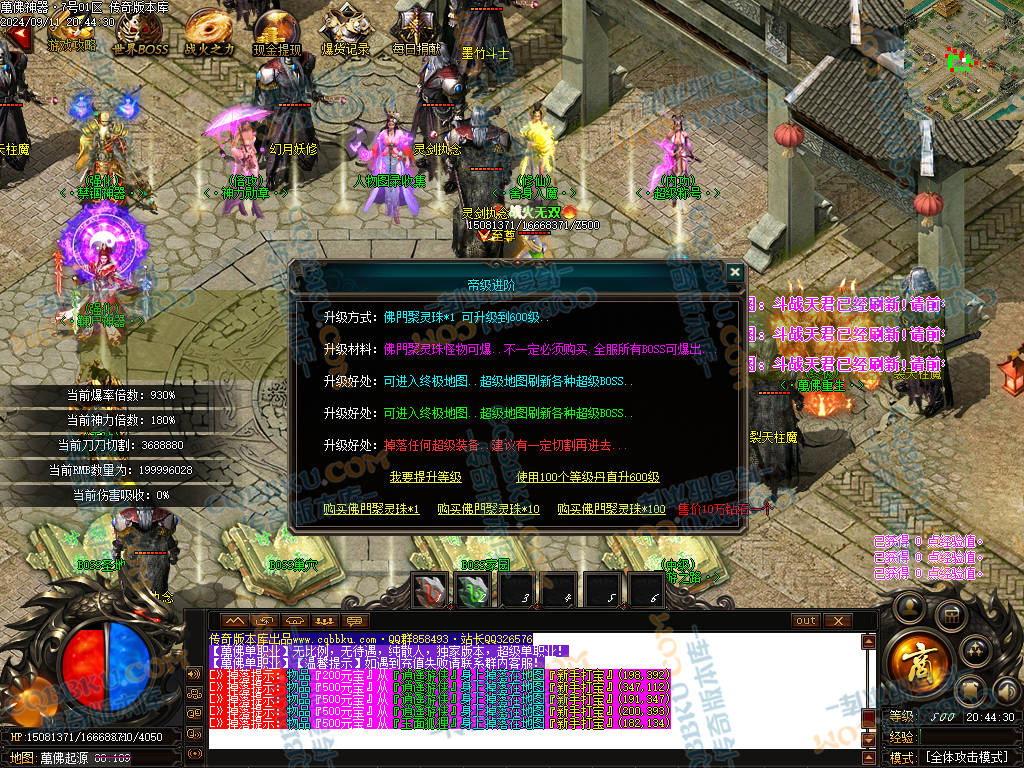Click the red arrow collapse button
This screenshot has width=1024, height=768.
tap(16, 37)
